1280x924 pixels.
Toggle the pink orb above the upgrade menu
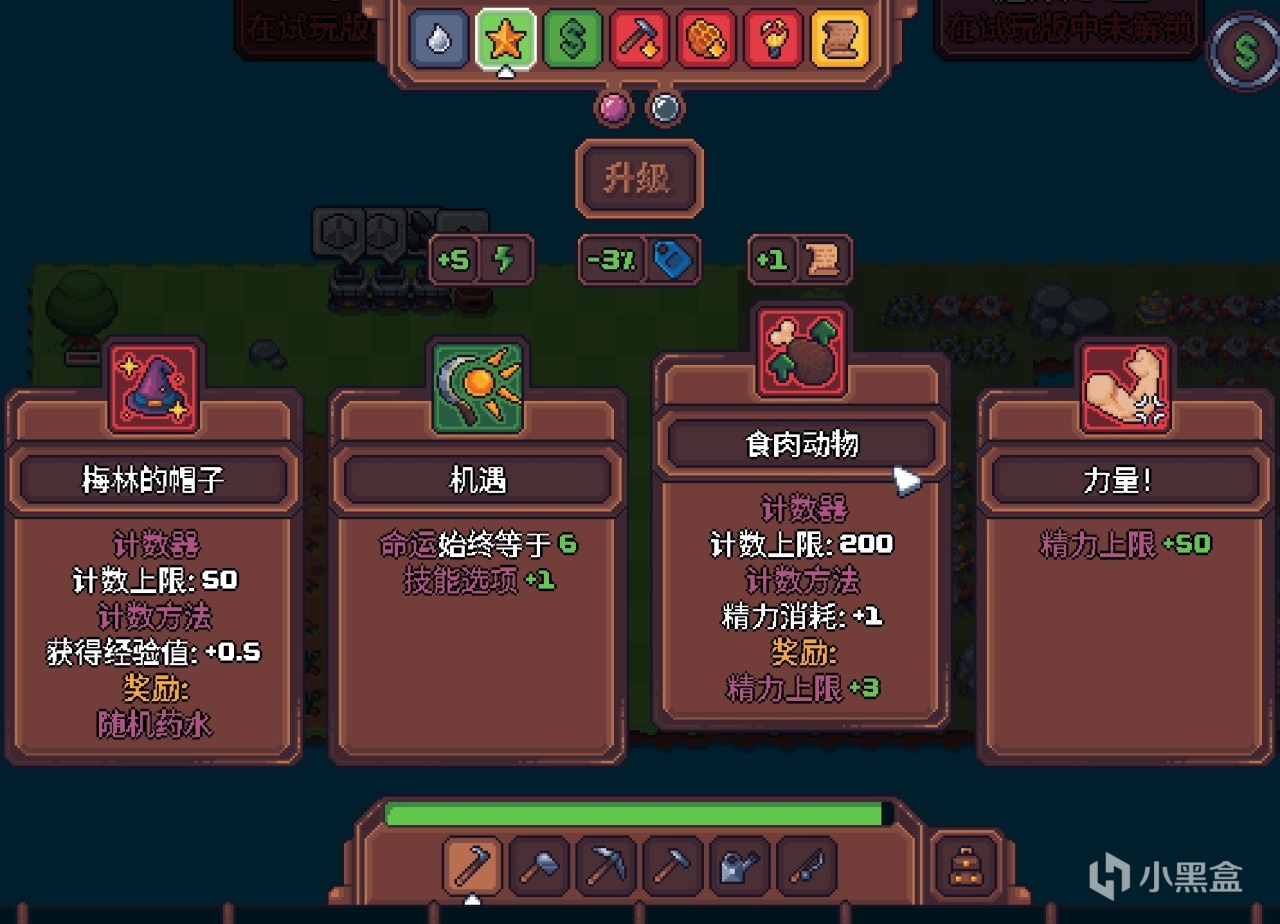[612, 107]
